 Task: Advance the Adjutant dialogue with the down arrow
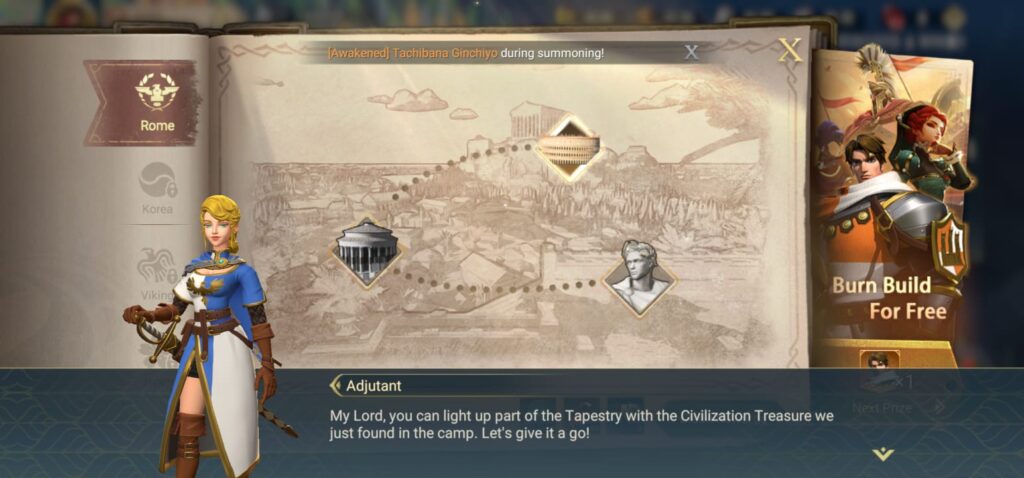(x=882, y=454)
